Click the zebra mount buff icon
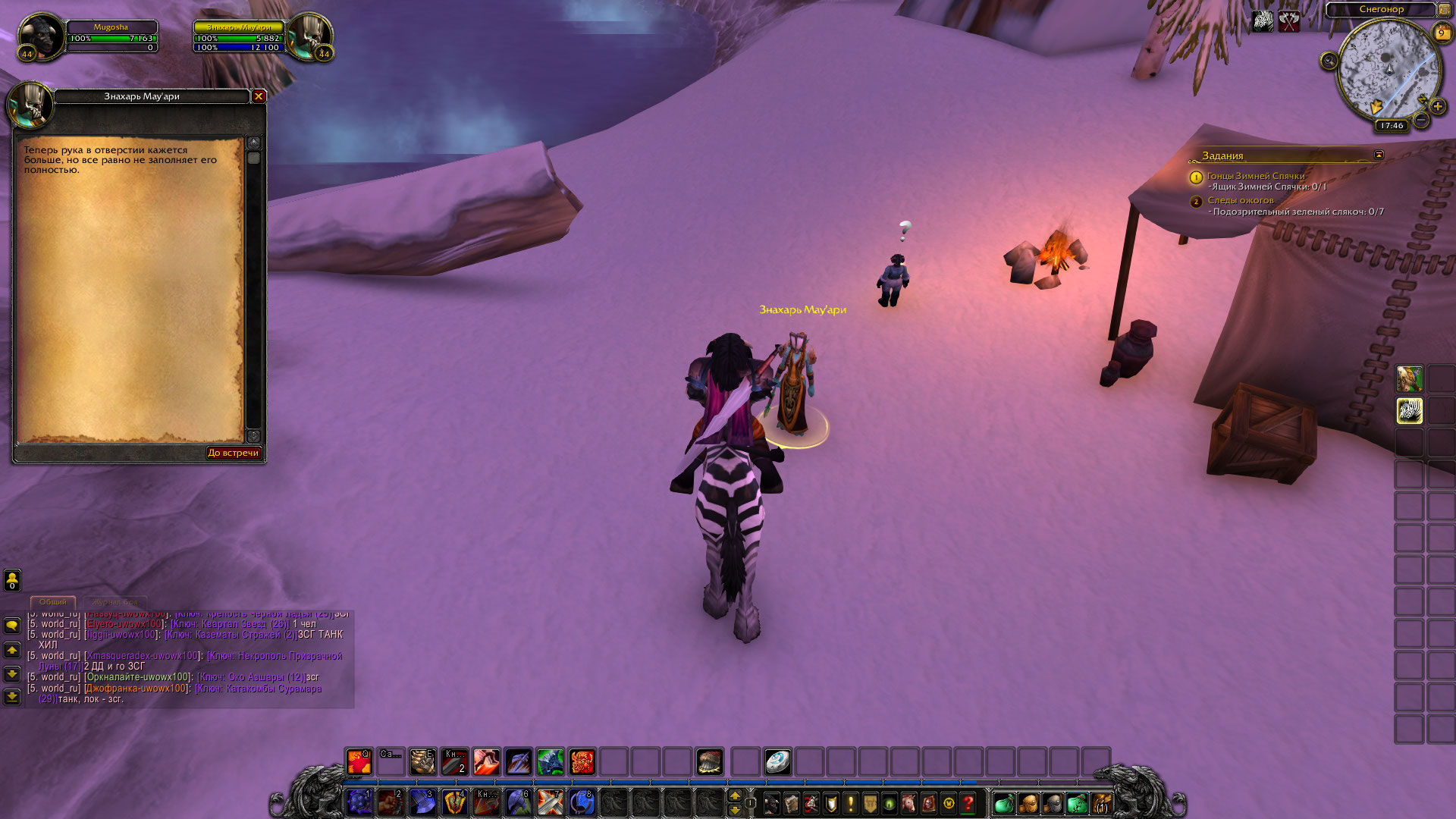Viewport: 1456px width, 819px height. 1263,21
